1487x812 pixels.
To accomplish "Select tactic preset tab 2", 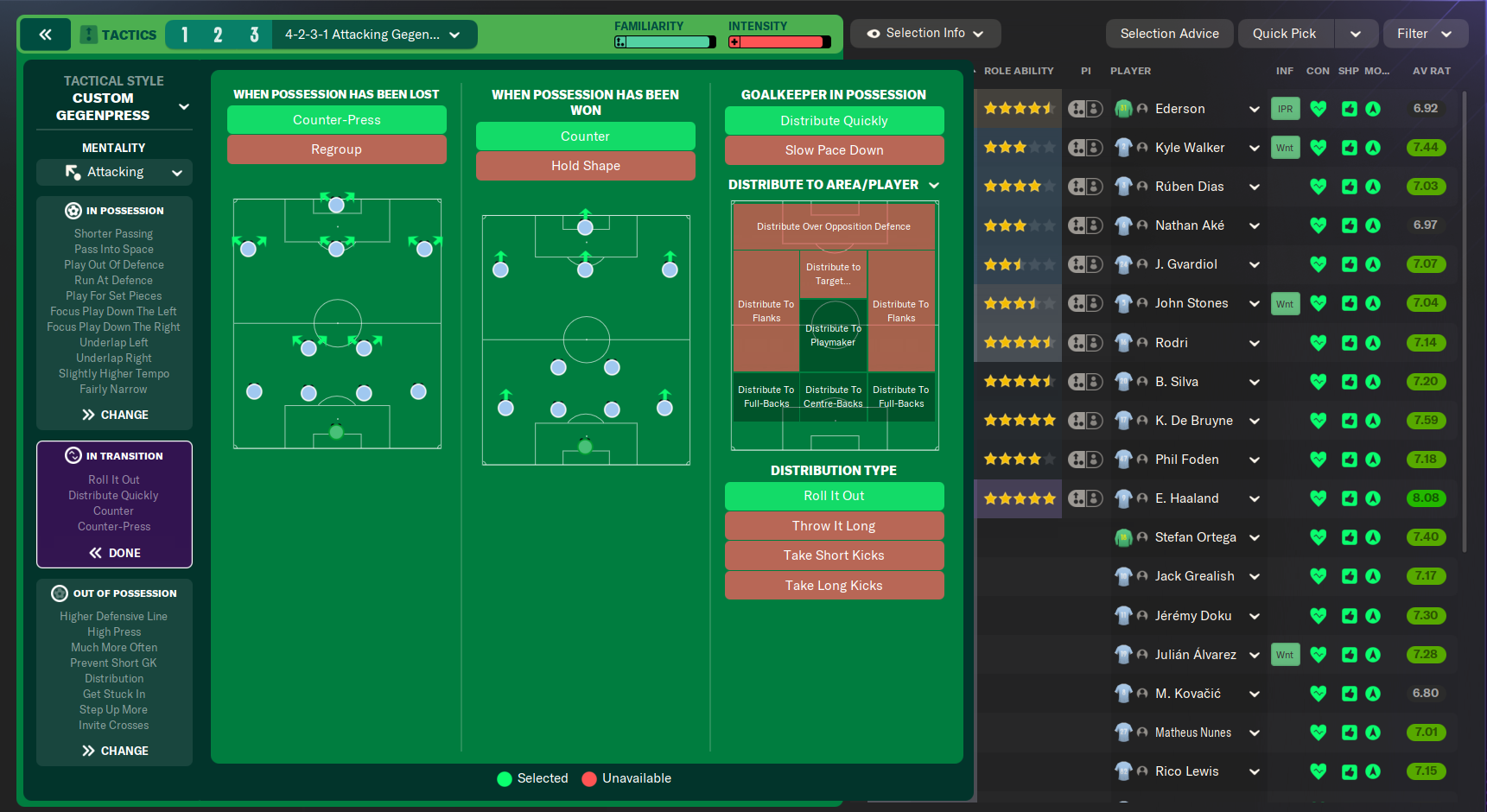I will (x=219, y=34).
